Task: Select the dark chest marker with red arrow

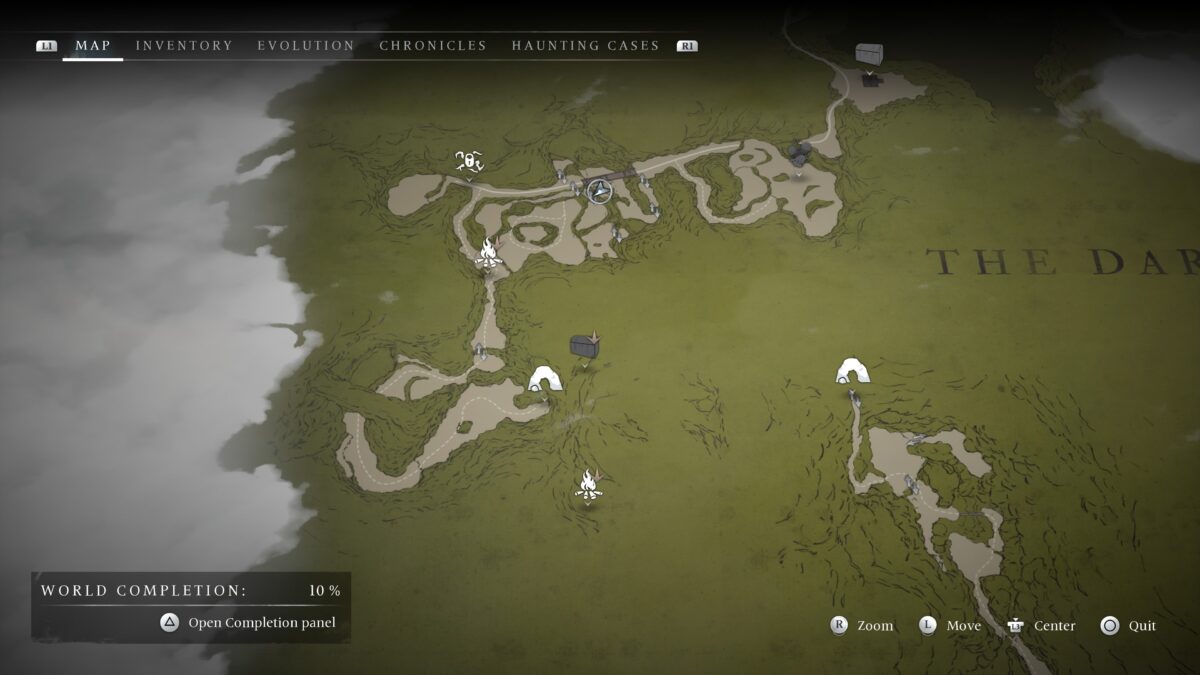Action: coord(585,345)
